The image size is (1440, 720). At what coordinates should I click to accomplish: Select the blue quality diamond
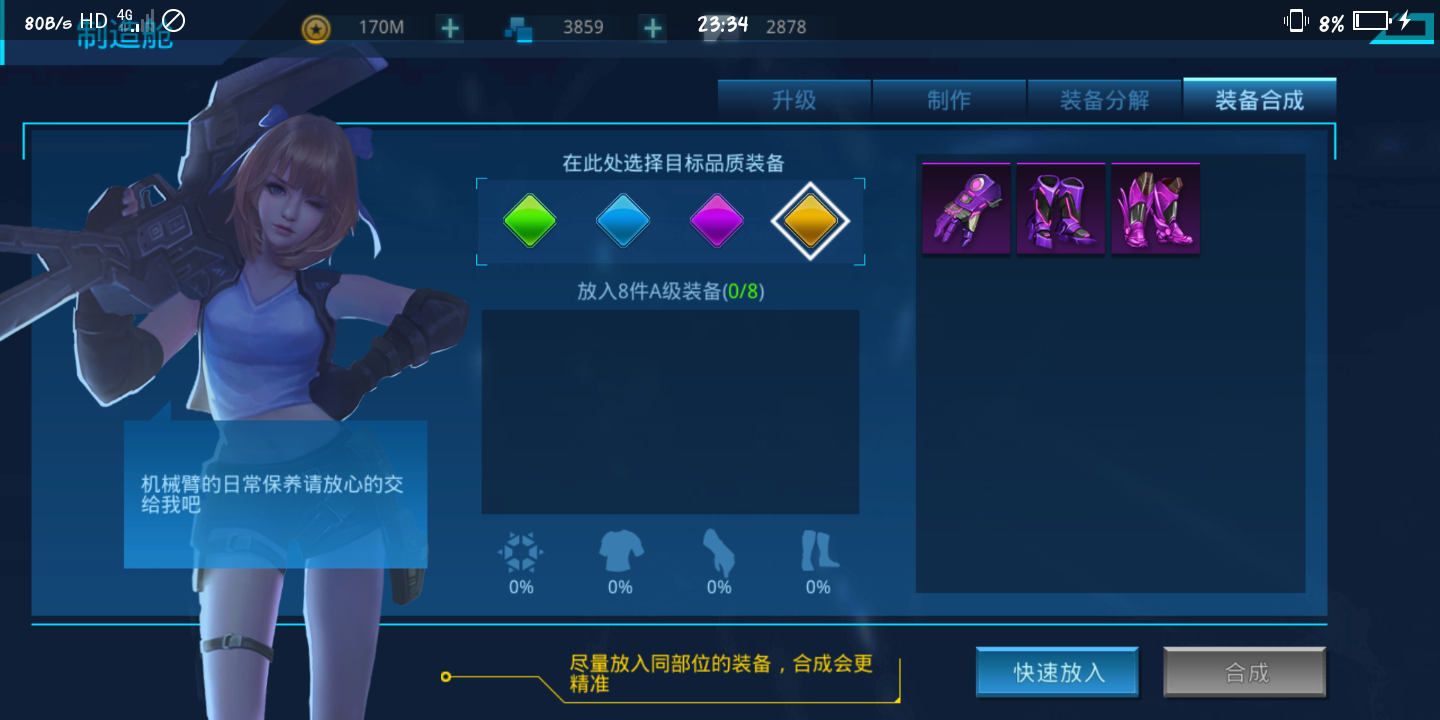pos(623,221)
